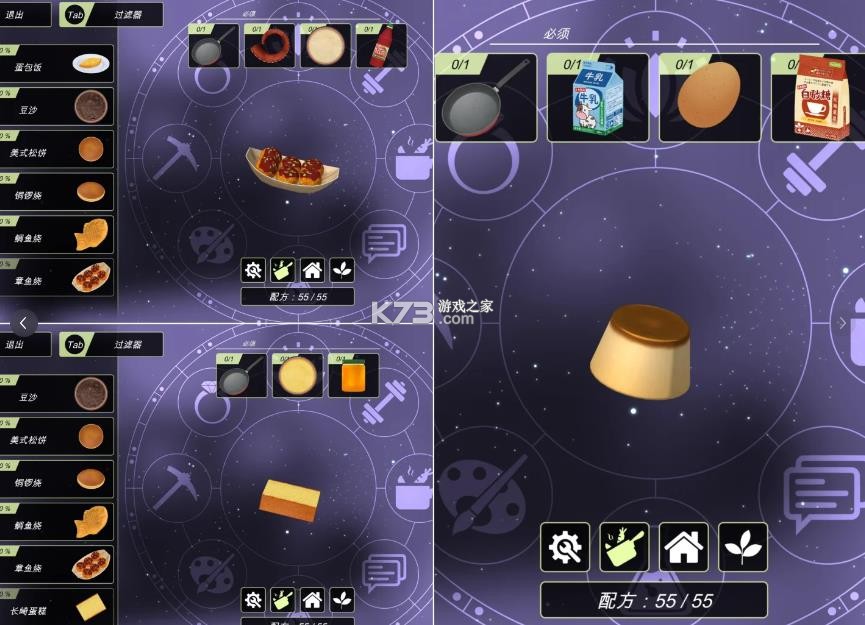Activate the cooking pot icon below the pudding
The width and height of the screenshot is (865, 625).
tap(625, 547)
